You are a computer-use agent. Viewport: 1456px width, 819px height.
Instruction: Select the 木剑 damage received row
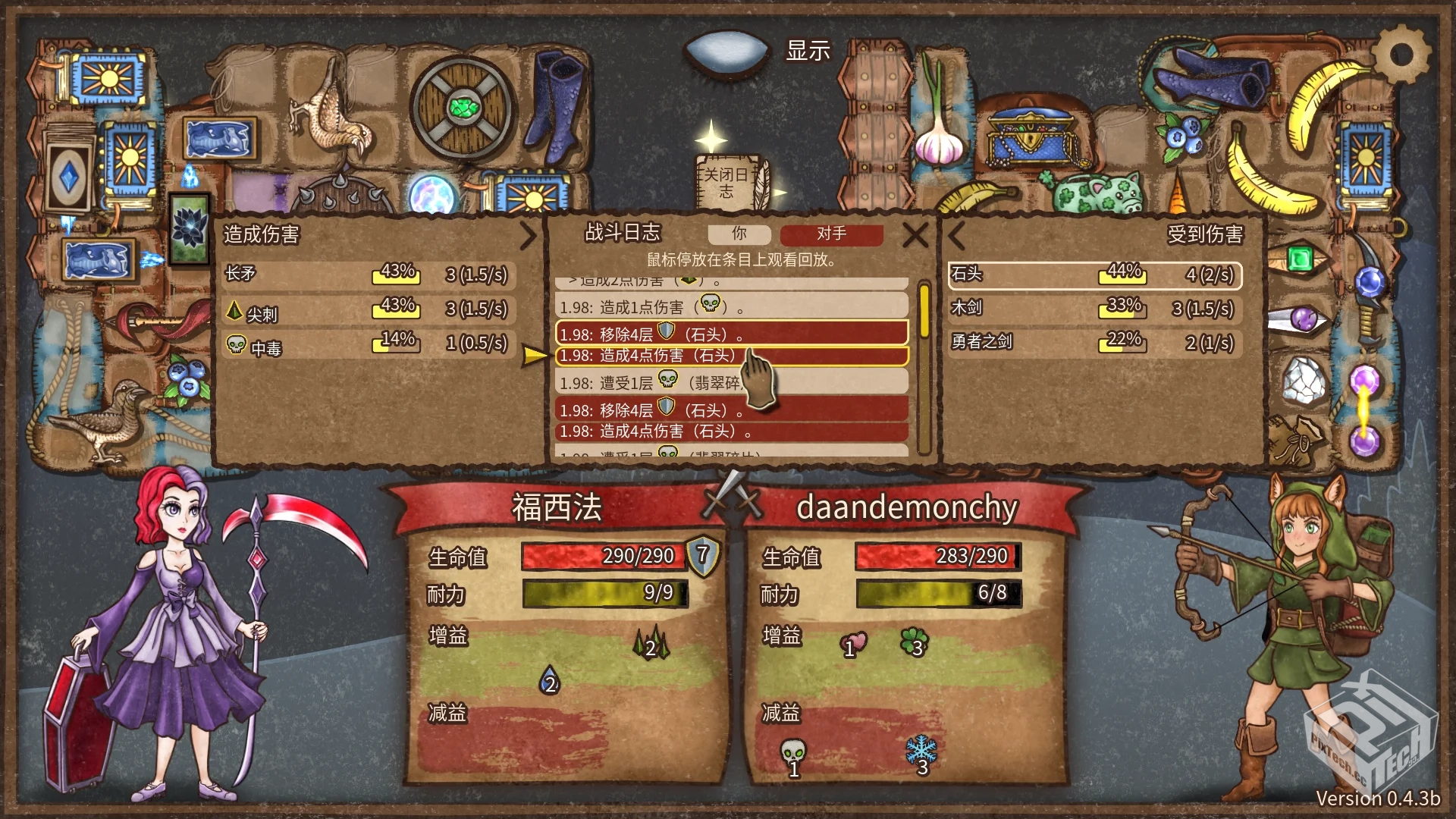point(1095,309)
